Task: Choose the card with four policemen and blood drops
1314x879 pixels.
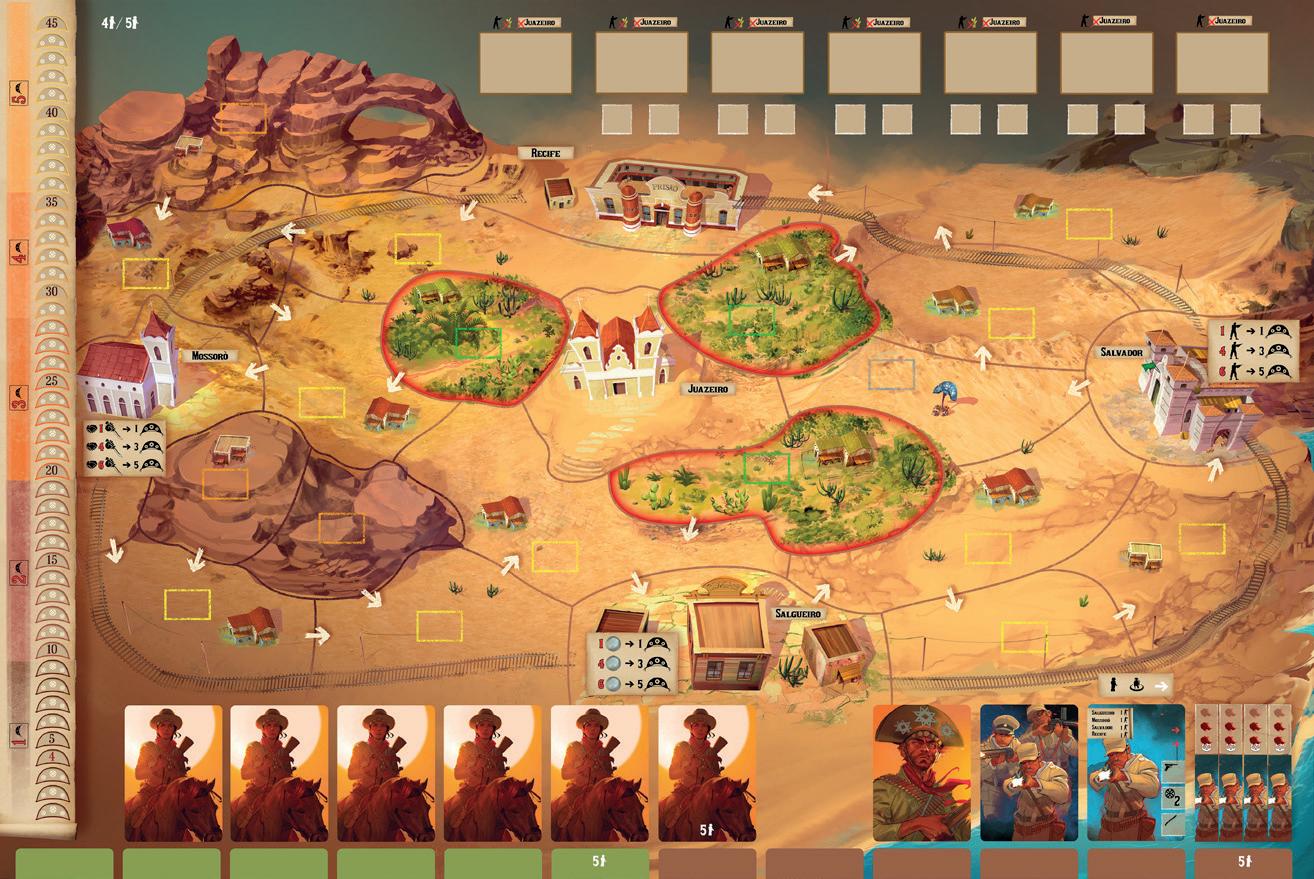Action: [x=1243, y=772]
